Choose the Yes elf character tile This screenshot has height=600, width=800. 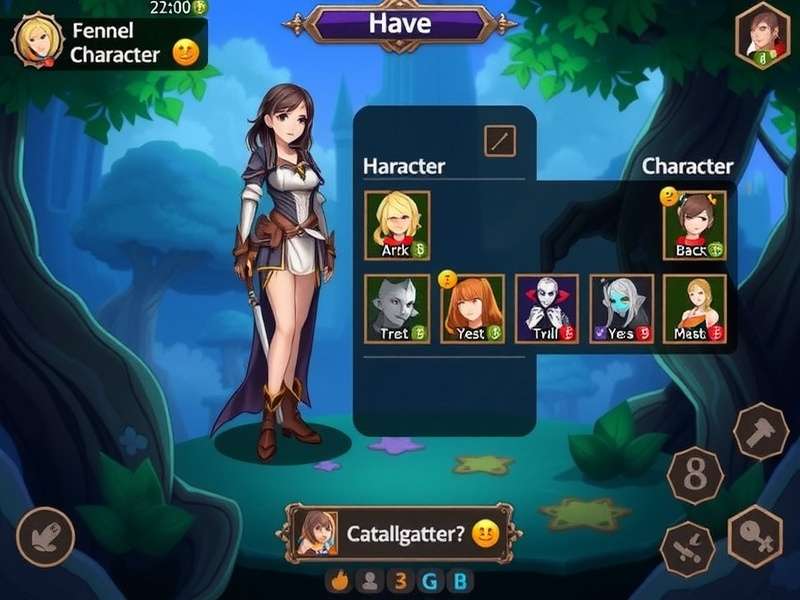(621, 309)
